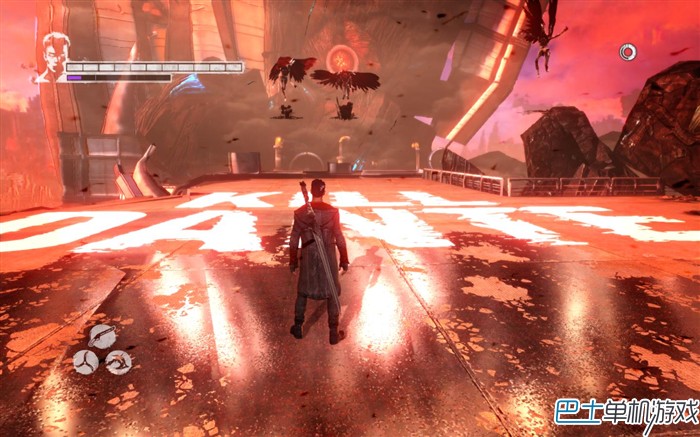Choose the three-bladed weapon icon
Screen dimensions: 700x437
point(87,361)
